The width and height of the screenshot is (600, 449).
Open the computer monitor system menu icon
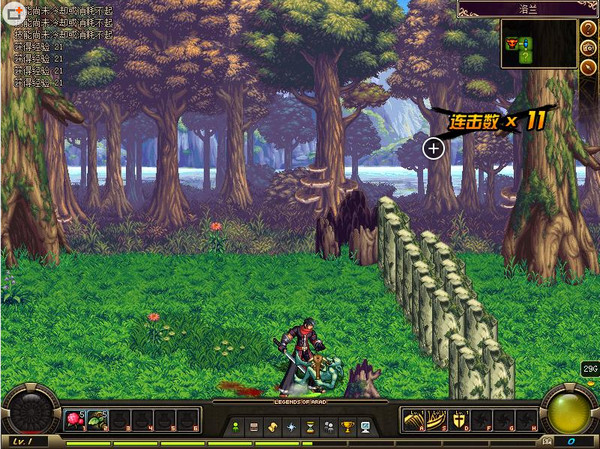[365, 427]
